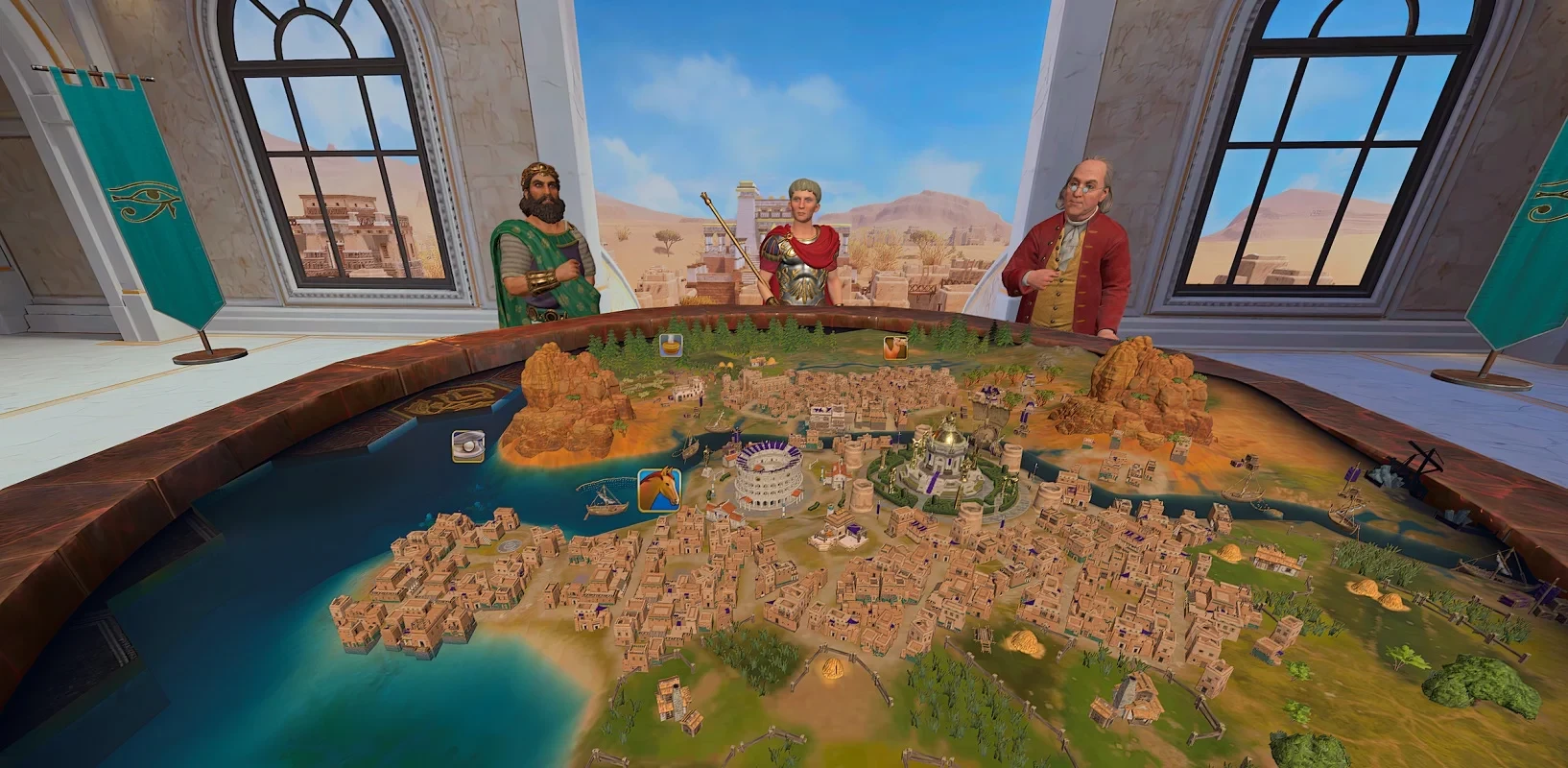Inspect the incense bowl resource icon

point(671,345)
